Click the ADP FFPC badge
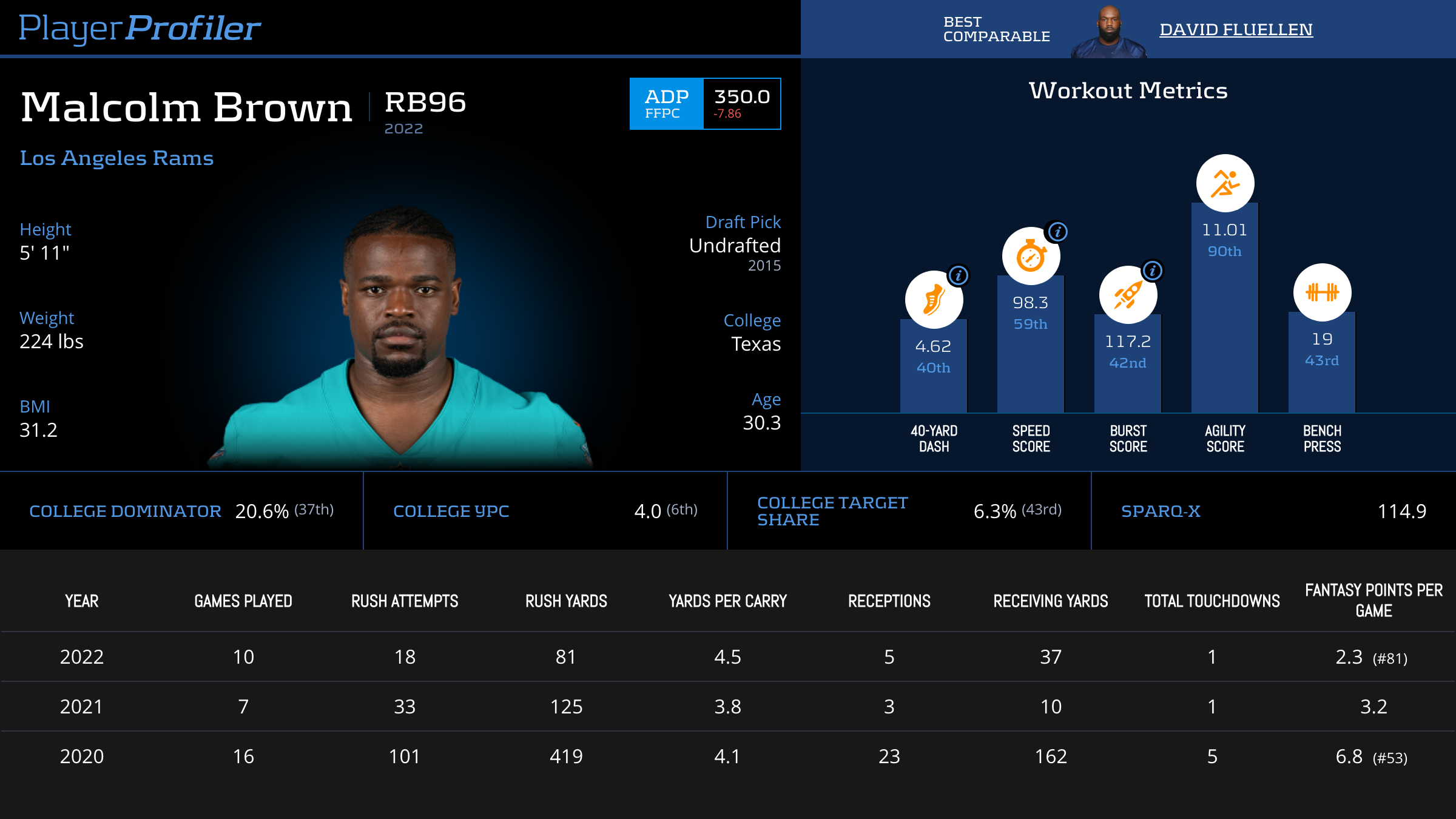The image size is (1456, 819). click(x=666, y=104)
